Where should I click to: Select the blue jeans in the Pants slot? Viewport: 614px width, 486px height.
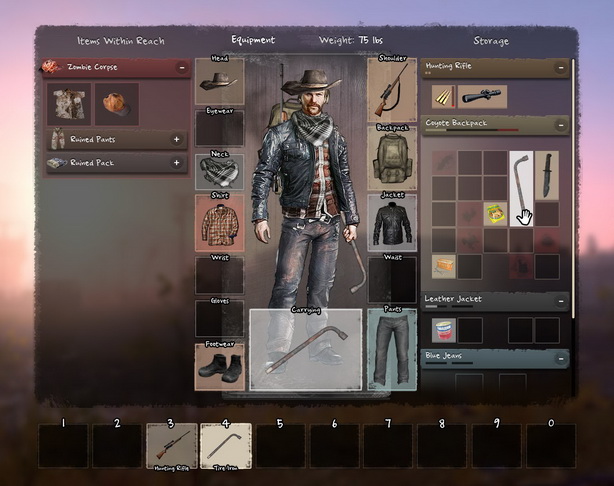392,349
